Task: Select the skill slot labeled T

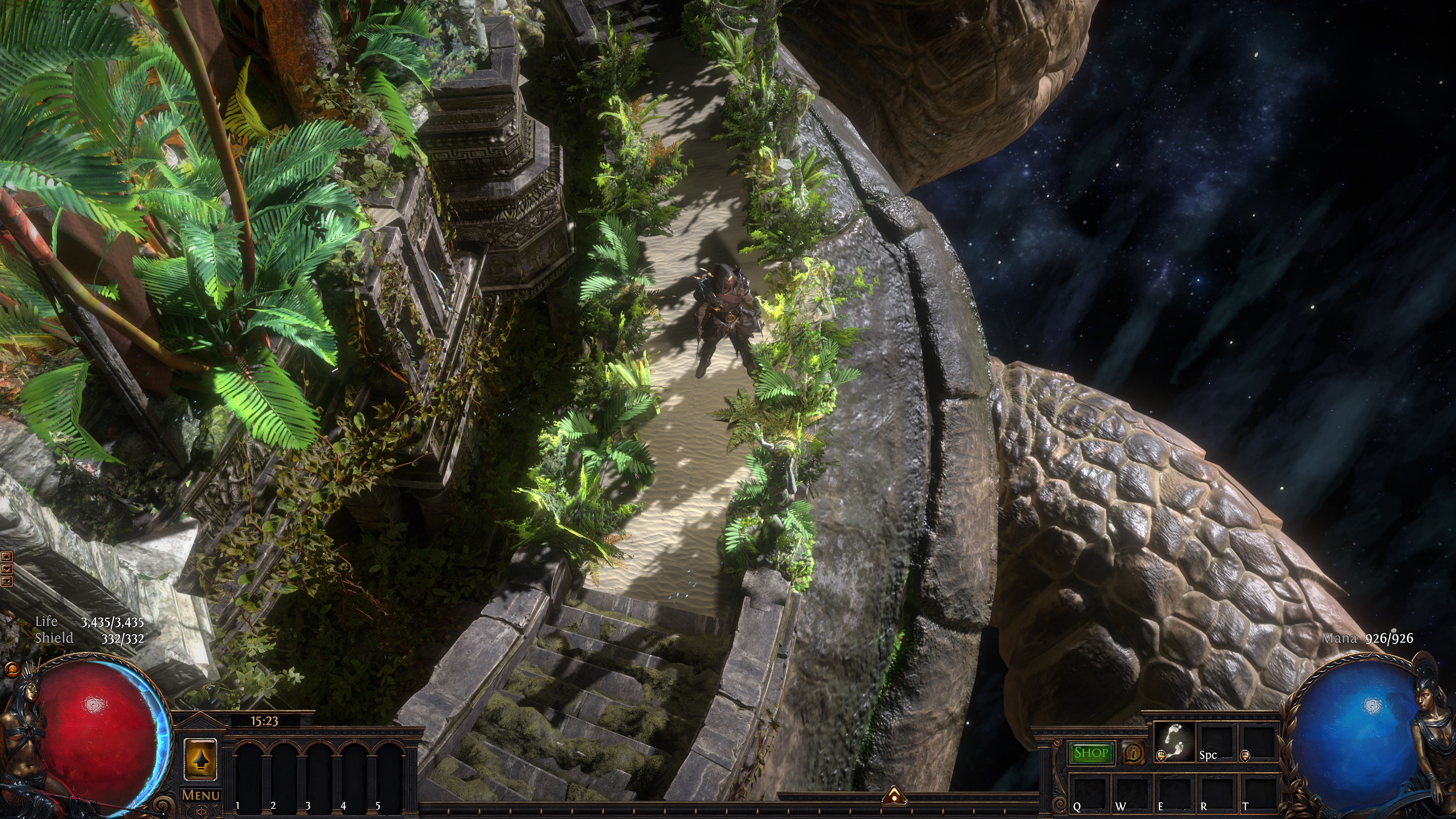Action: [1259, 792]
